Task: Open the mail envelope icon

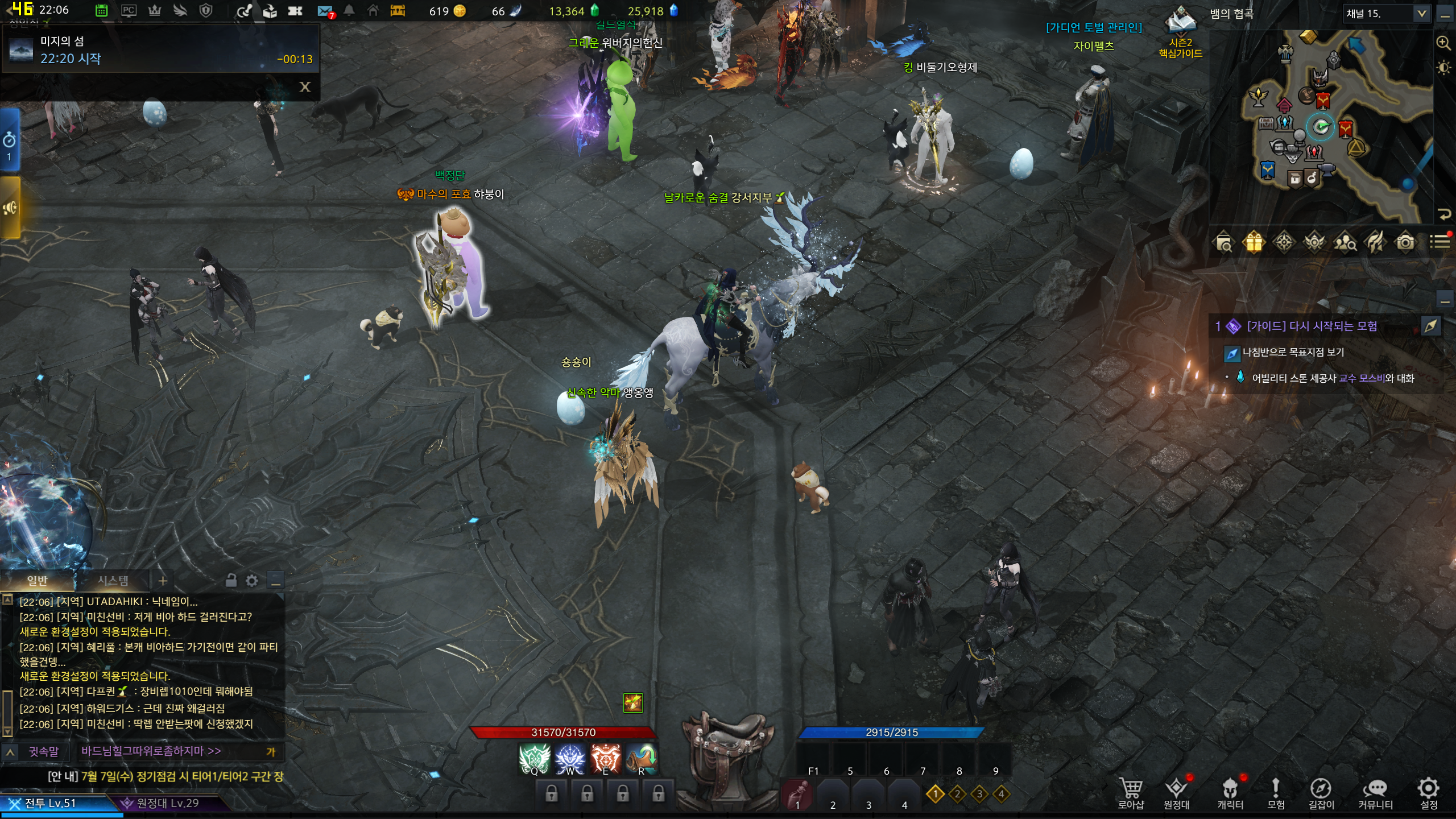Action: (325, 11)
